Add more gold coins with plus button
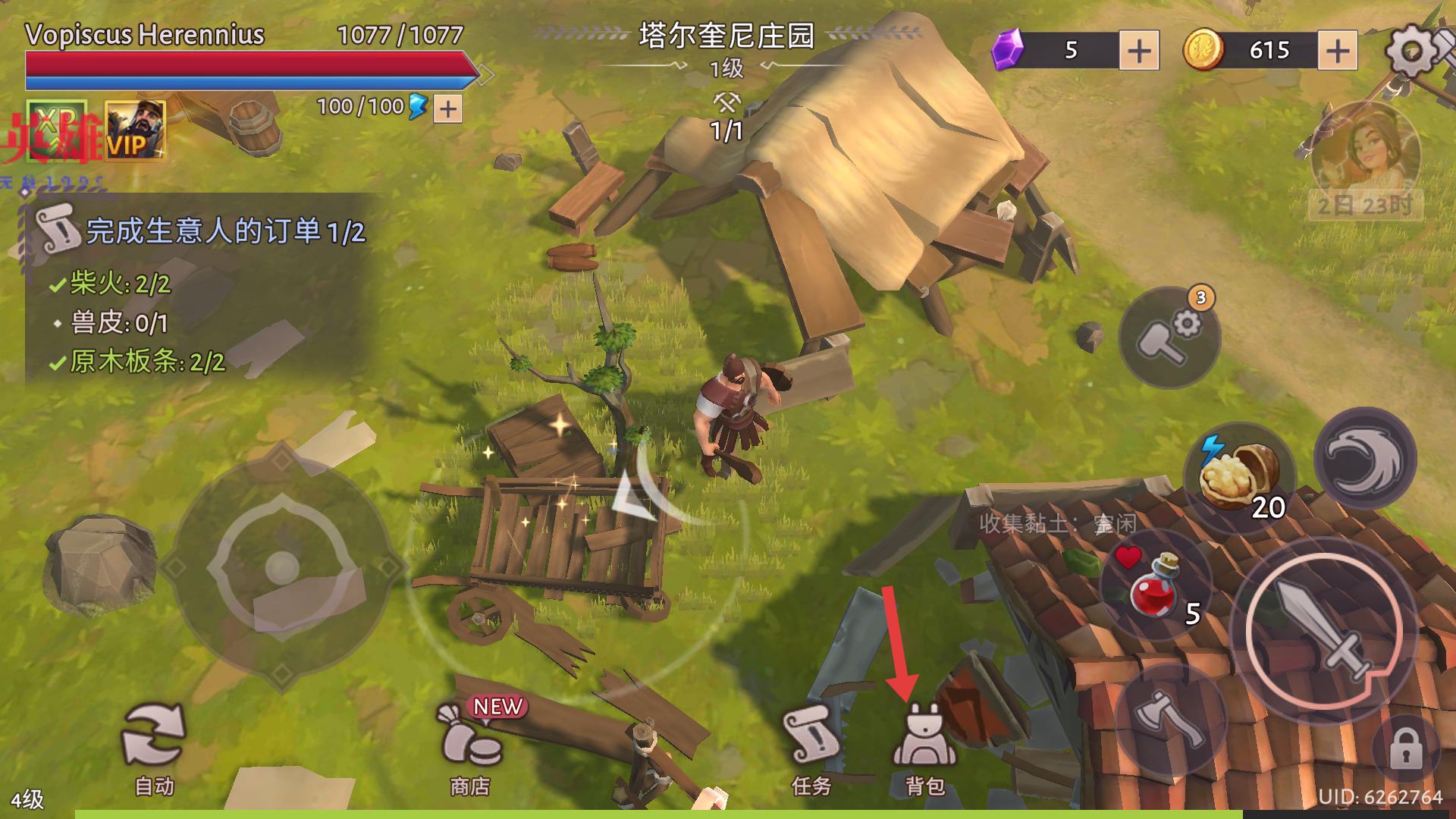 tap(1338, 51)
